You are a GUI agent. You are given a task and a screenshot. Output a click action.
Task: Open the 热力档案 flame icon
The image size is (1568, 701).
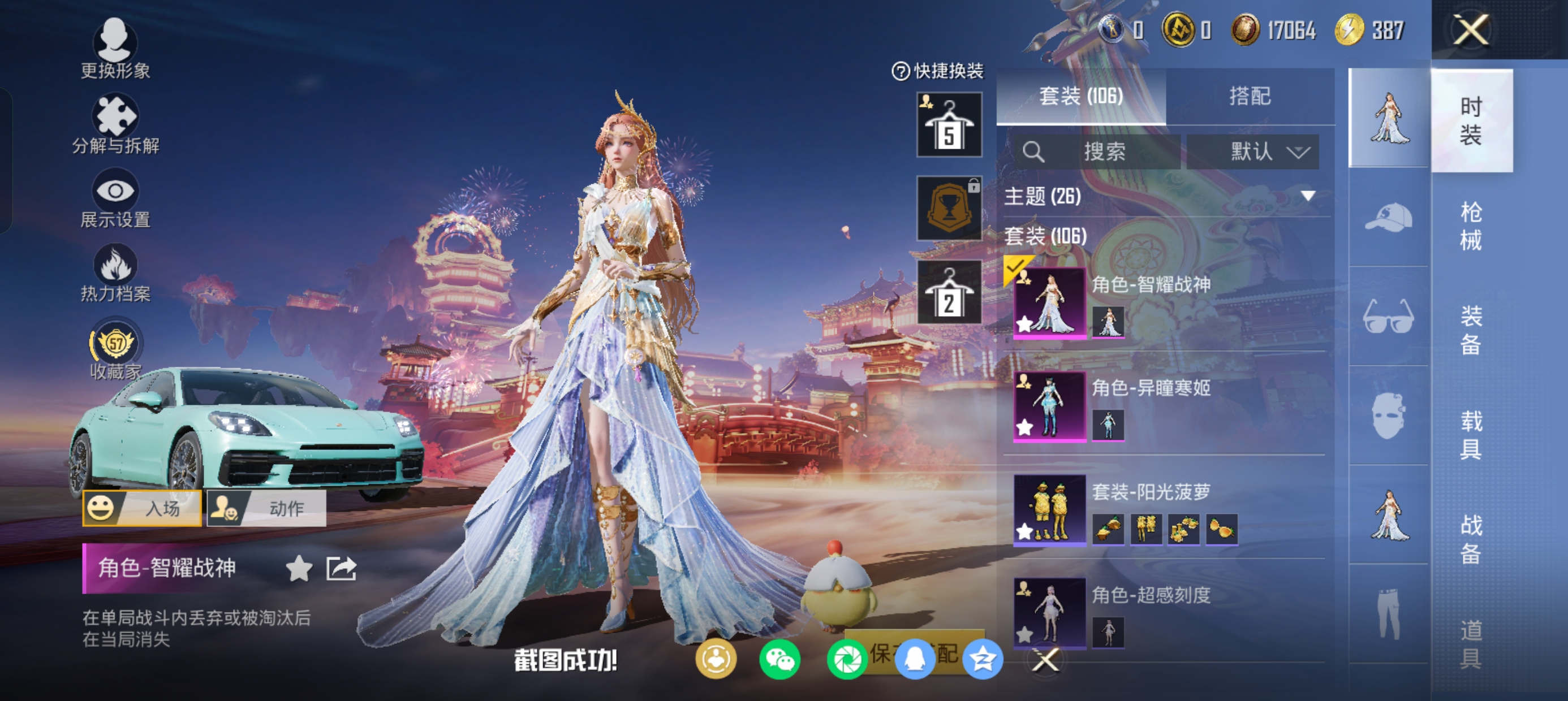point(114,272)
